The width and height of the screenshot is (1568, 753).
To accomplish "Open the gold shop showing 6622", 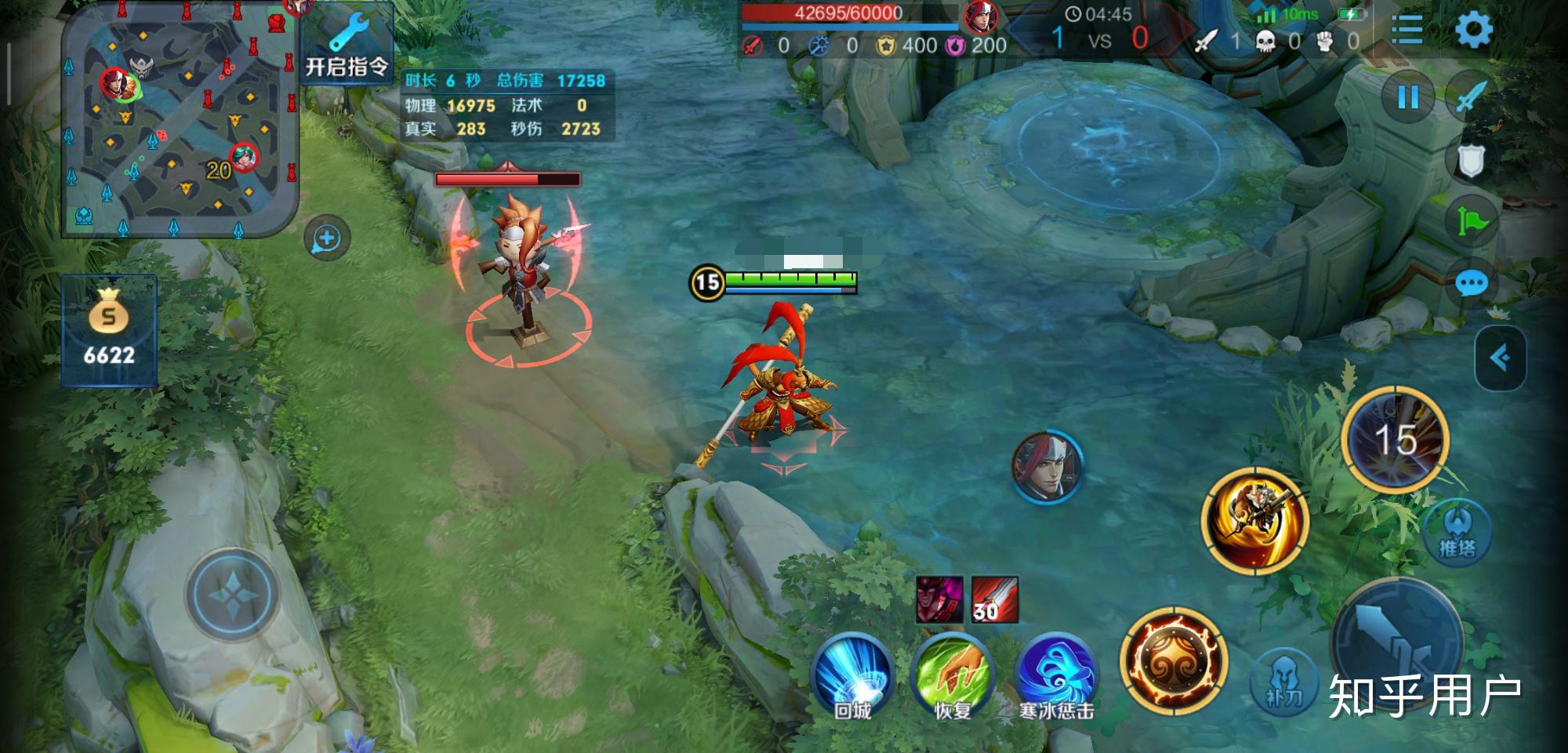I will (109, 330).
